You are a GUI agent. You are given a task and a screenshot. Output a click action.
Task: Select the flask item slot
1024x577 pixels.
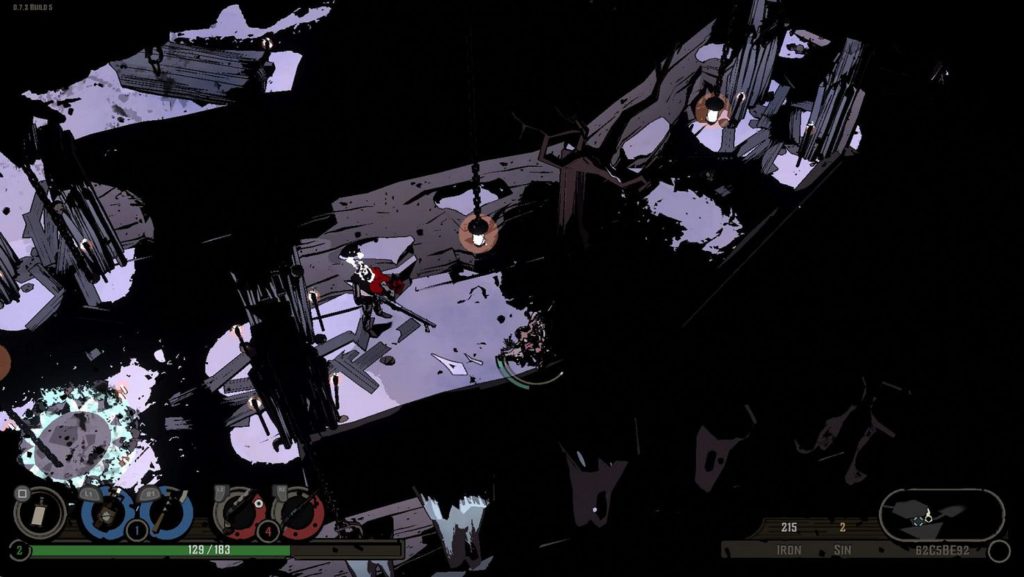[x=40, y=514]
